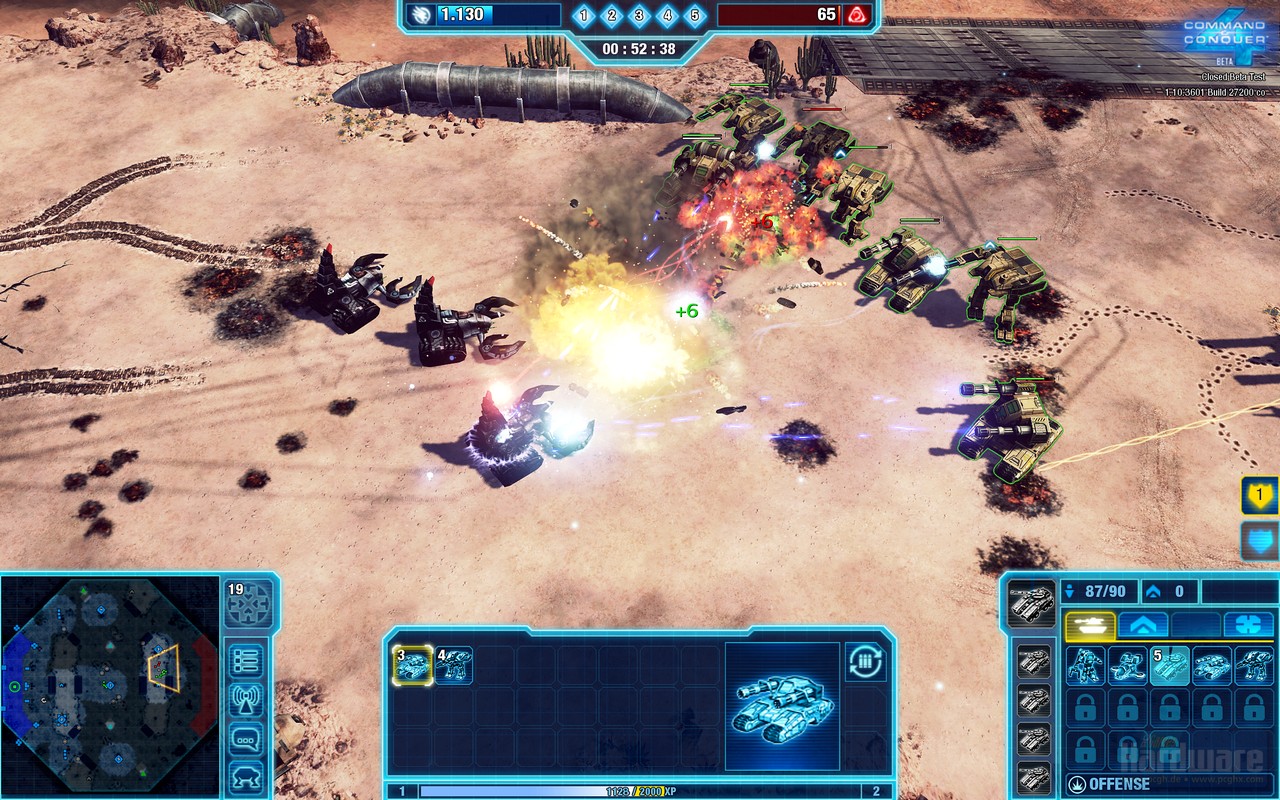This screenshot has height=800, width=1280.
Task: Select the crosshair button numbered 19
Action: [247, 604]
